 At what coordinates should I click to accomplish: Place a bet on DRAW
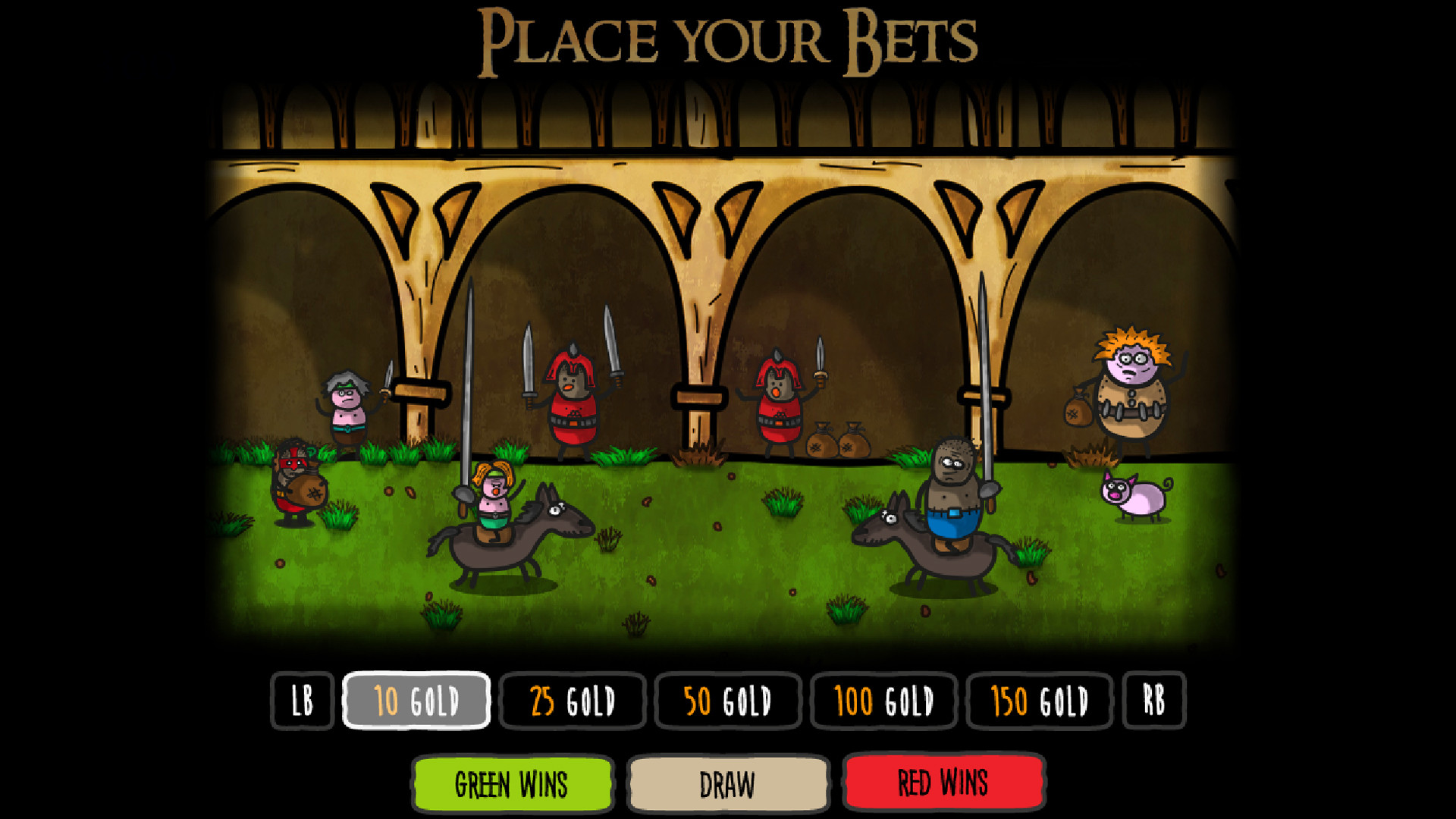point(727,784)
